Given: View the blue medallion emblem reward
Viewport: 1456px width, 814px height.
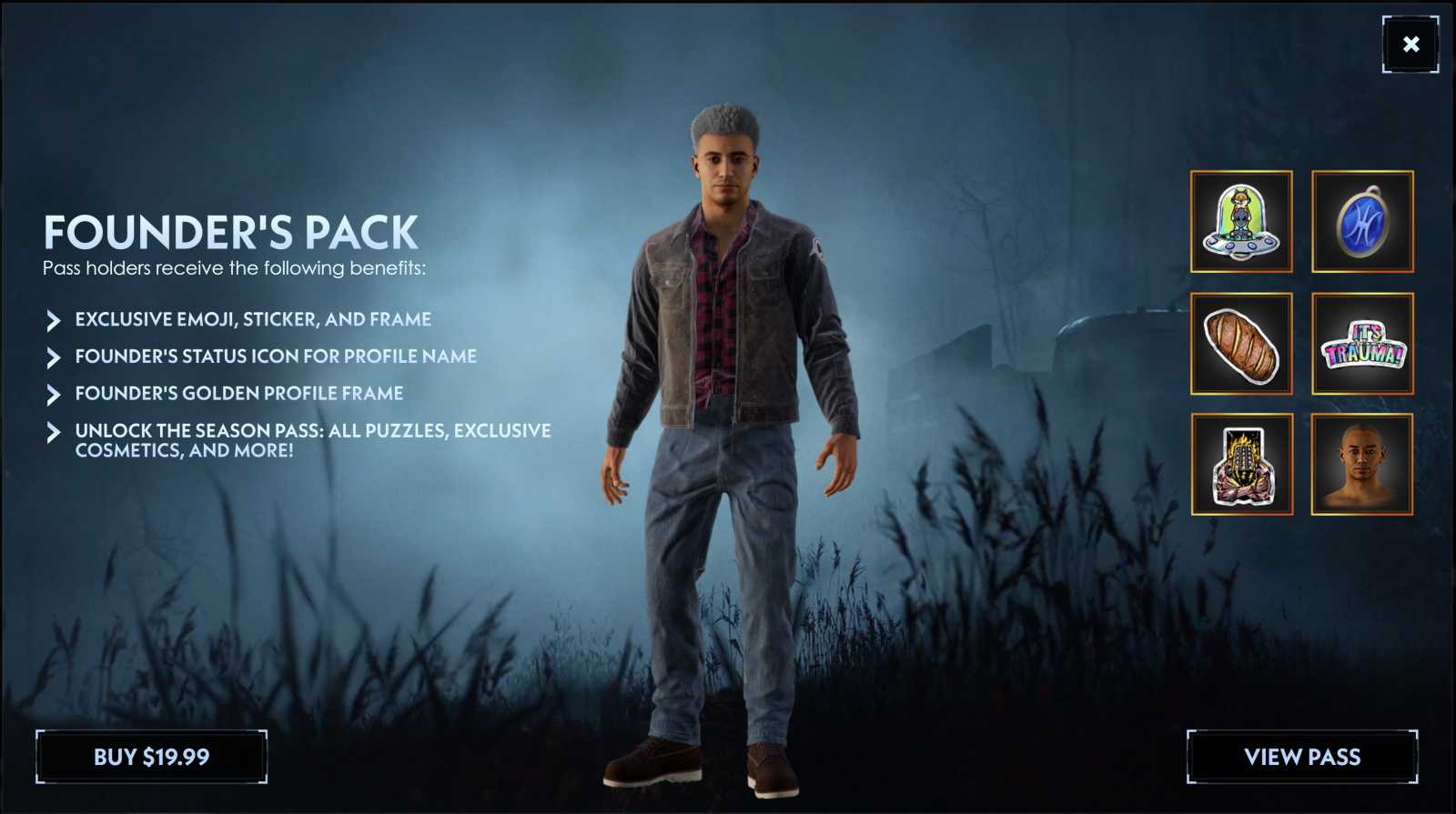Looking at the screenshot, I should pyautogui.click(x=1362, y=222).
